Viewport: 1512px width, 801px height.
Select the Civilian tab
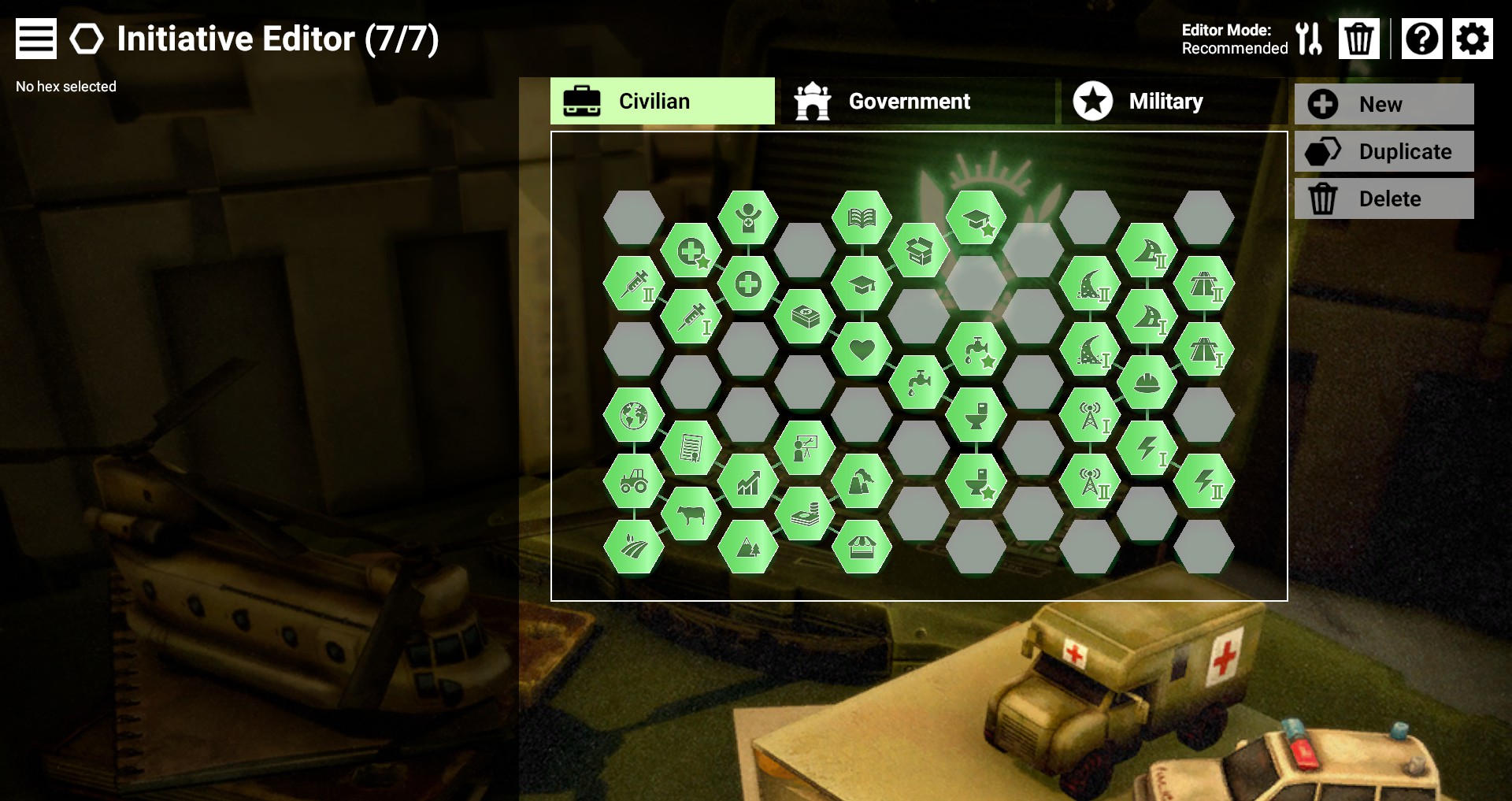tap(662, 102)
